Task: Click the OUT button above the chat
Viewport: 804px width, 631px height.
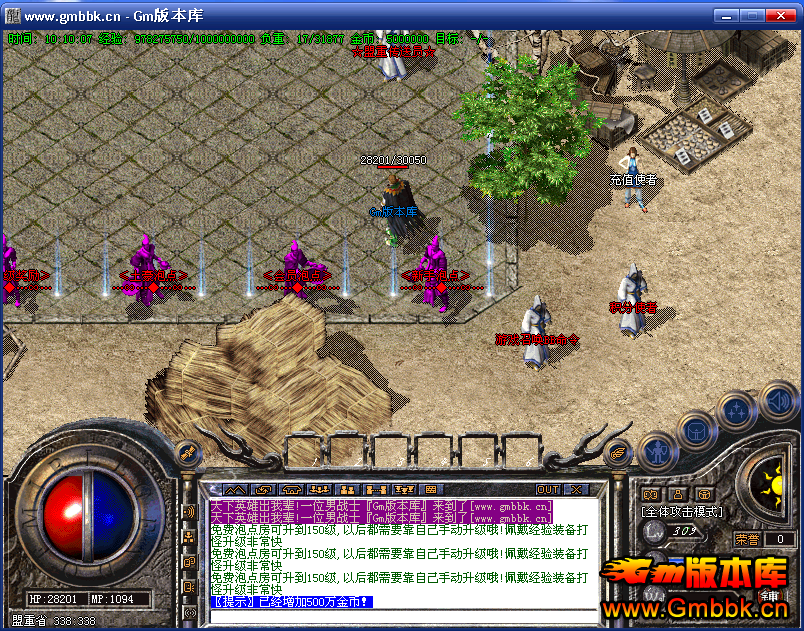Action: (548, 489)
